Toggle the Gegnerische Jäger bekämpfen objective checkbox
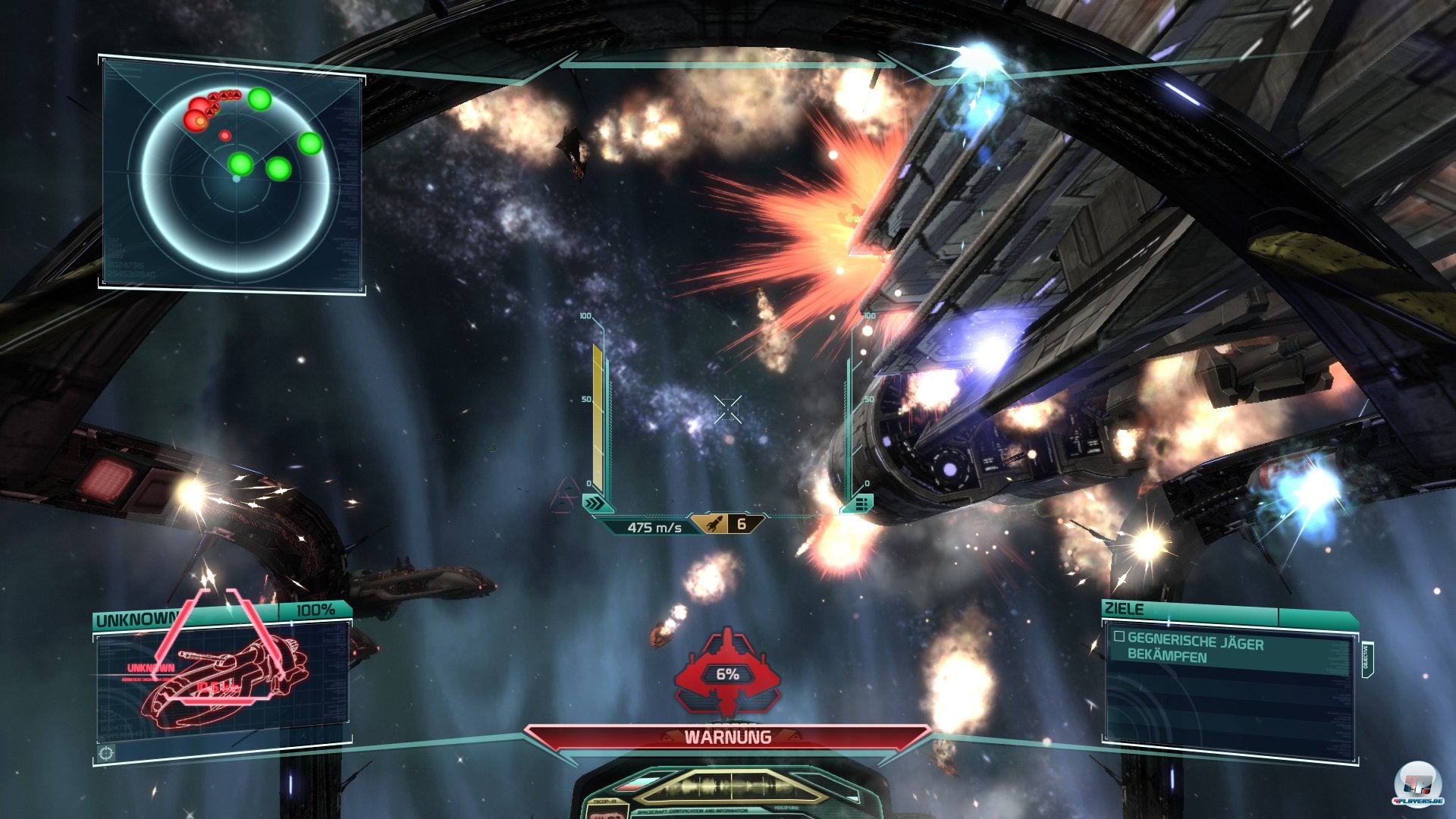The image size is (1456, 819). (x=1119, y=637)
